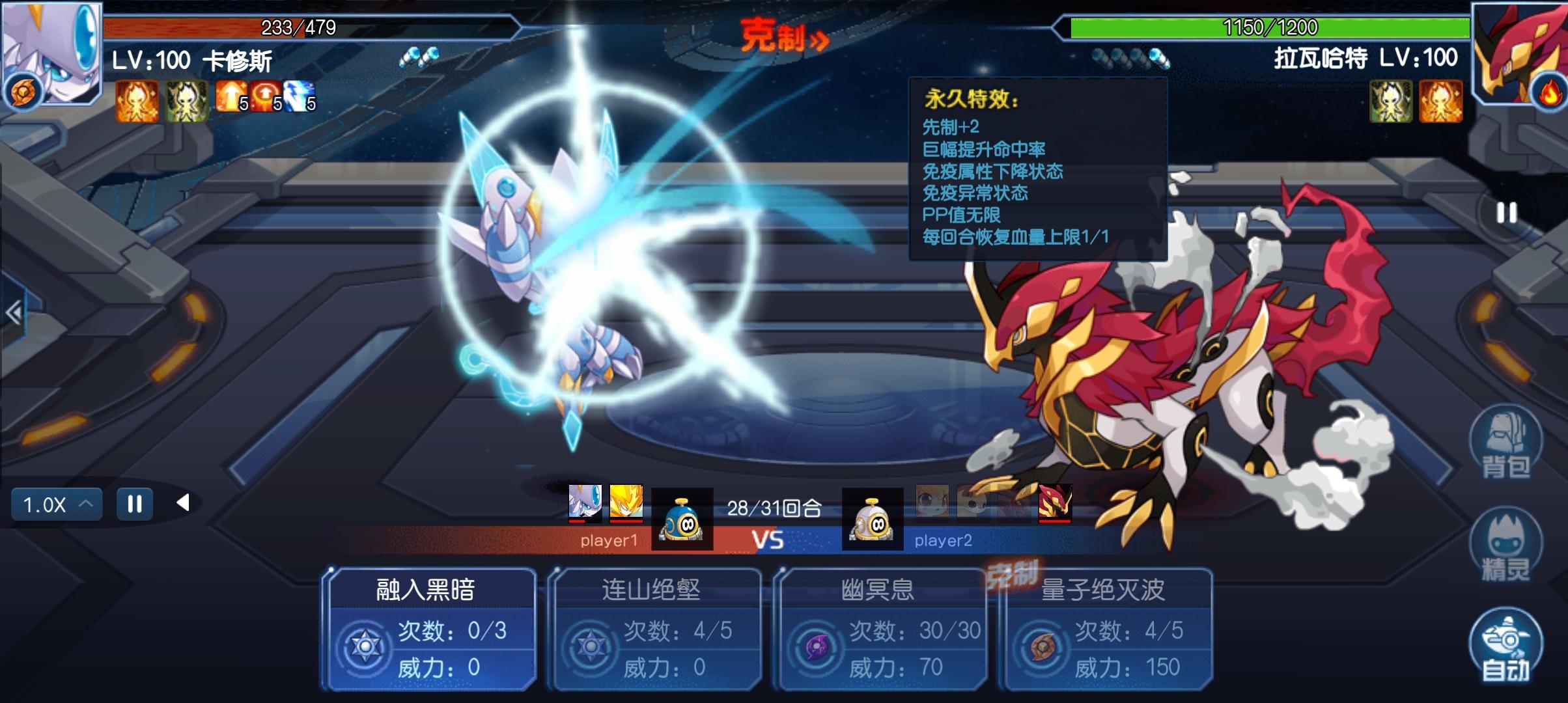Open the 1.0X playback speed dropdown
Image resolution: width=1568 pixels, height=703 pixels.
click(x=57, y=504)
